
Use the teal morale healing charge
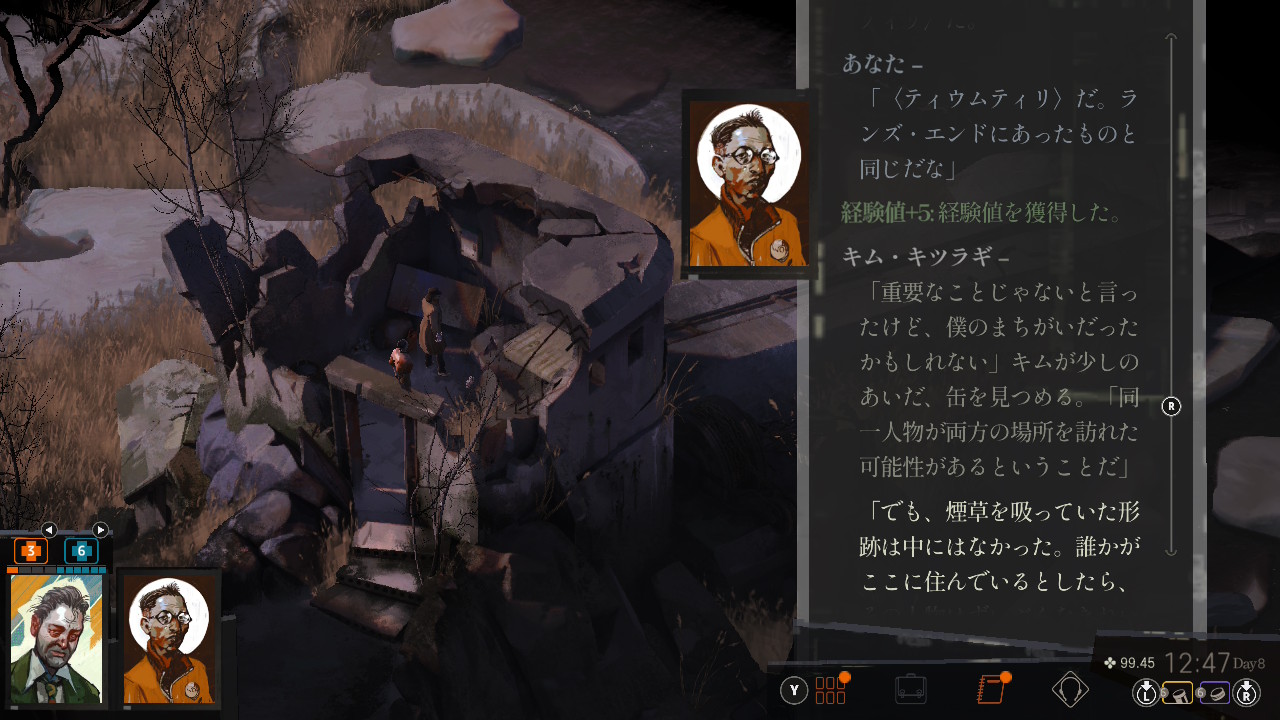tap(81, 551)
